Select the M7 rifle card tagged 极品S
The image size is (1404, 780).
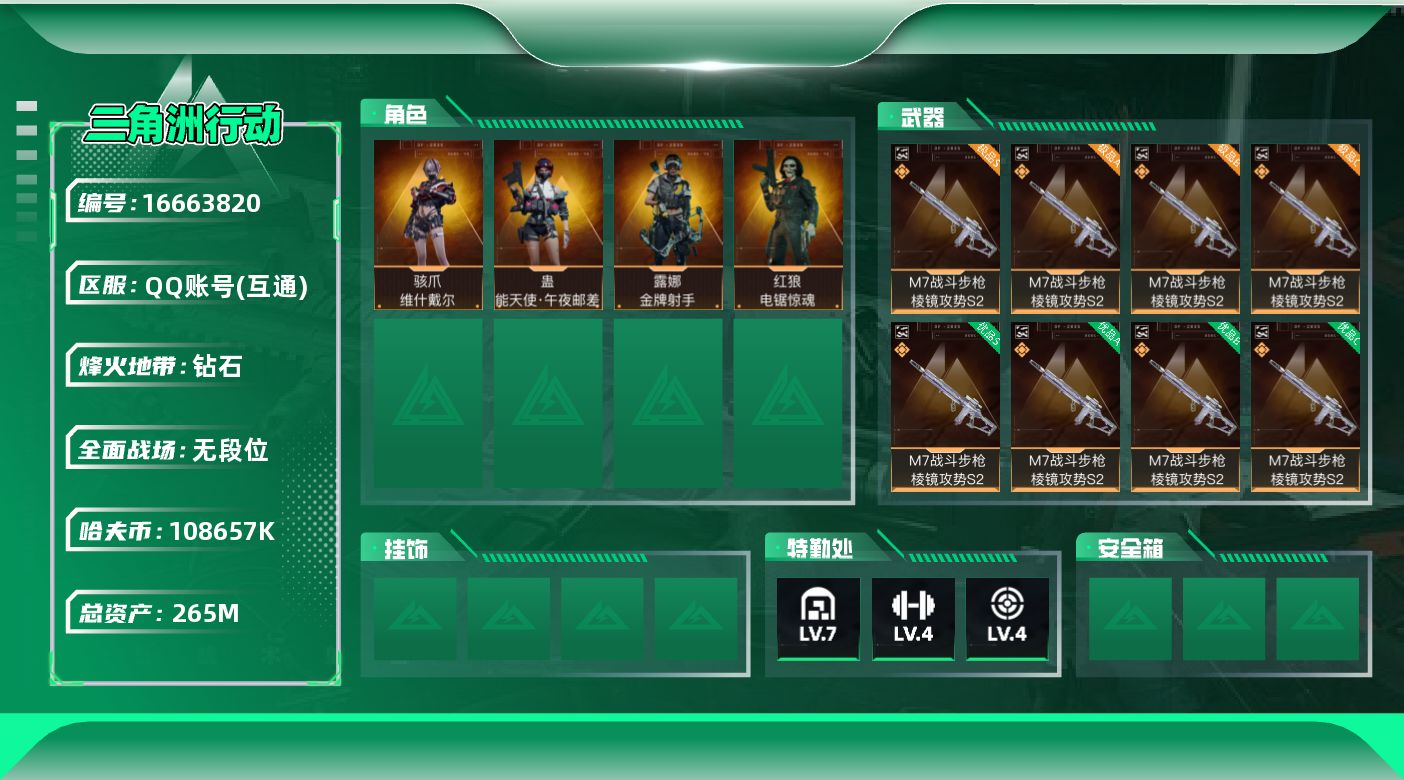pos(945,228)
